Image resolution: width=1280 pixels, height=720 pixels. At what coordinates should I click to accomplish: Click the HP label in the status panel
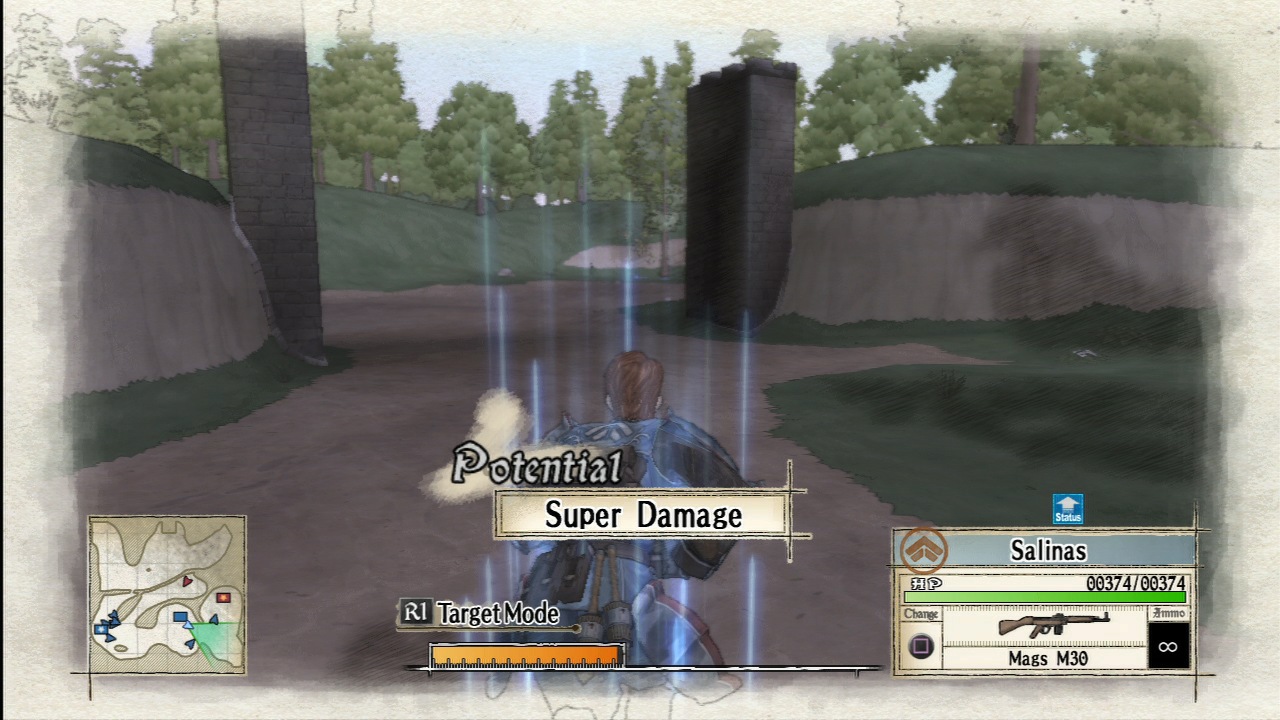924,583
